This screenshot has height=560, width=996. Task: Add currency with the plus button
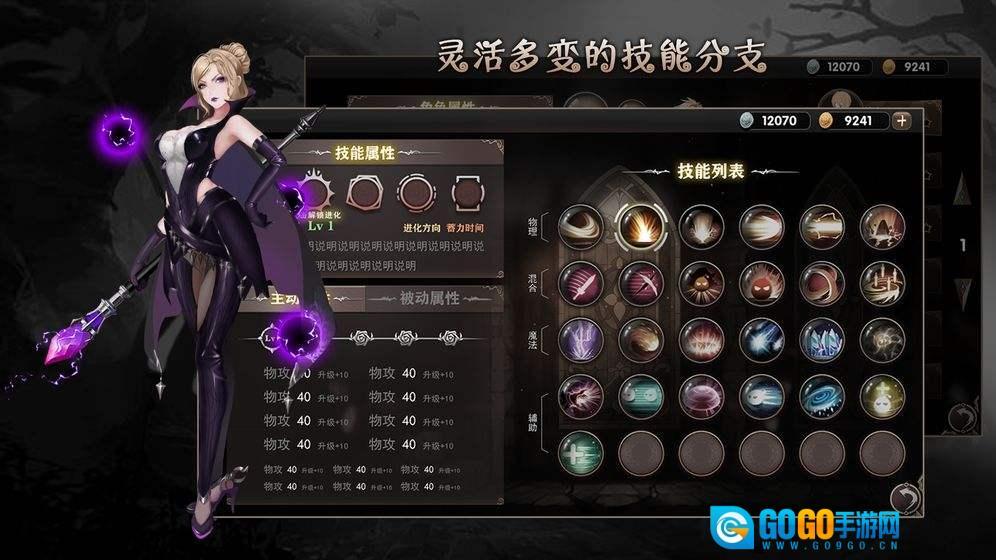902,120
